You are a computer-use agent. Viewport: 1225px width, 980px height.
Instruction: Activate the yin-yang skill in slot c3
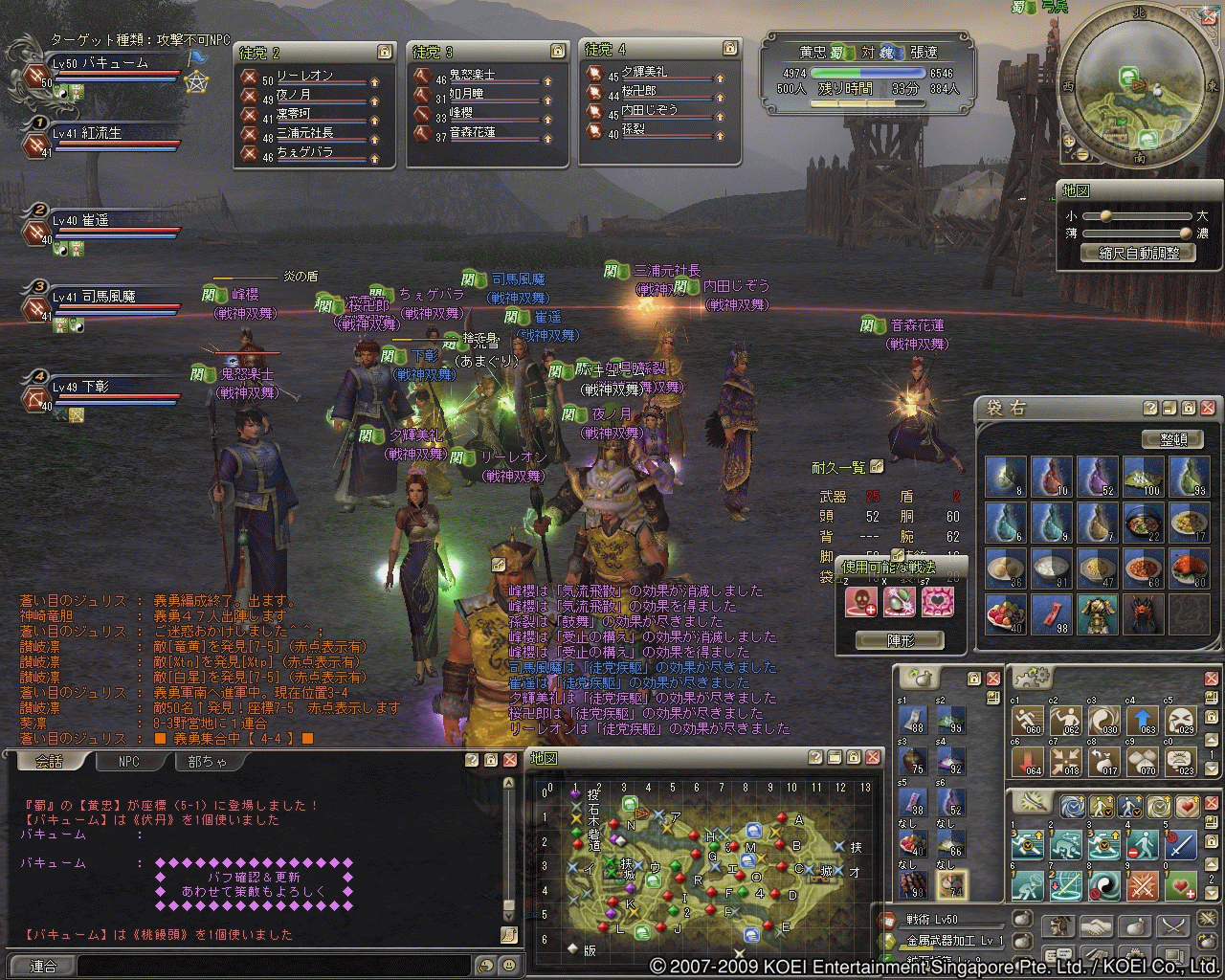(1103, 722)
